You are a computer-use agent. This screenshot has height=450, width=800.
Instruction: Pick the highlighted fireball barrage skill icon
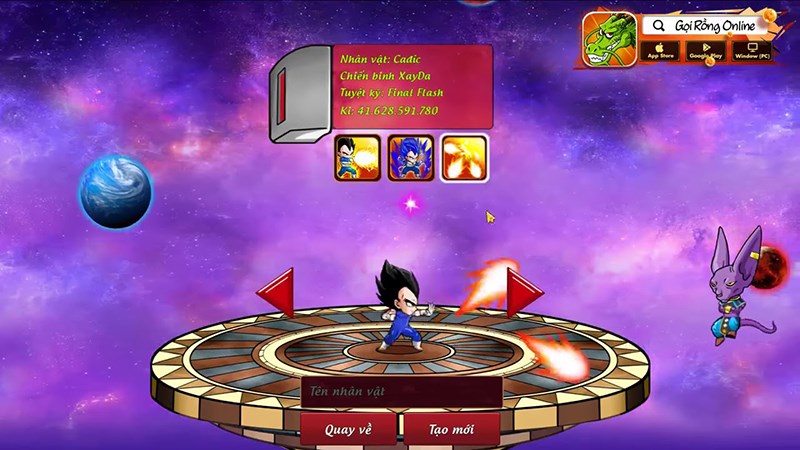click(464, 158)
